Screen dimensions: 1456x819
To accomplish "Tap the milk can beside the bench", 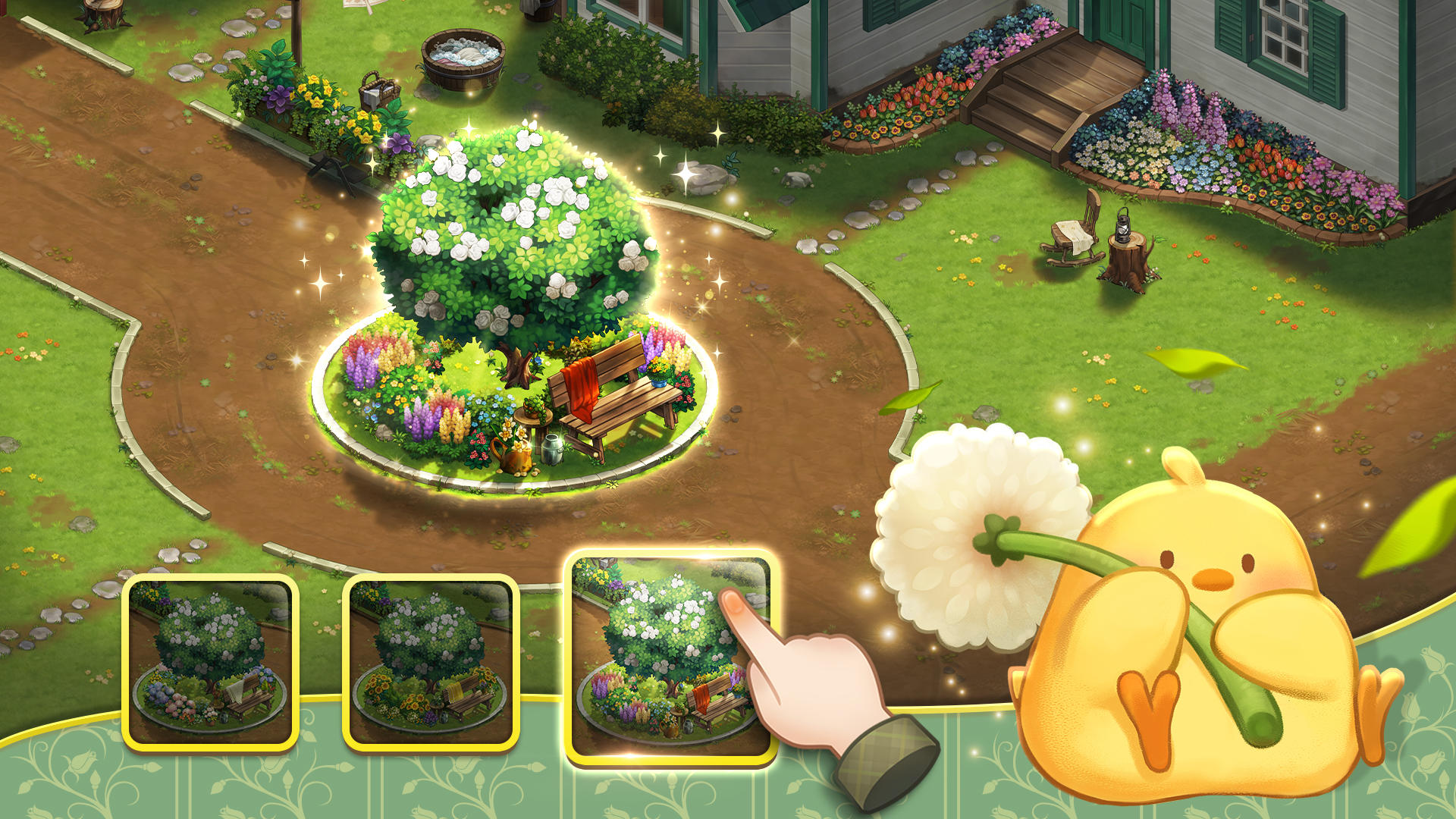I will pos(551,450).
